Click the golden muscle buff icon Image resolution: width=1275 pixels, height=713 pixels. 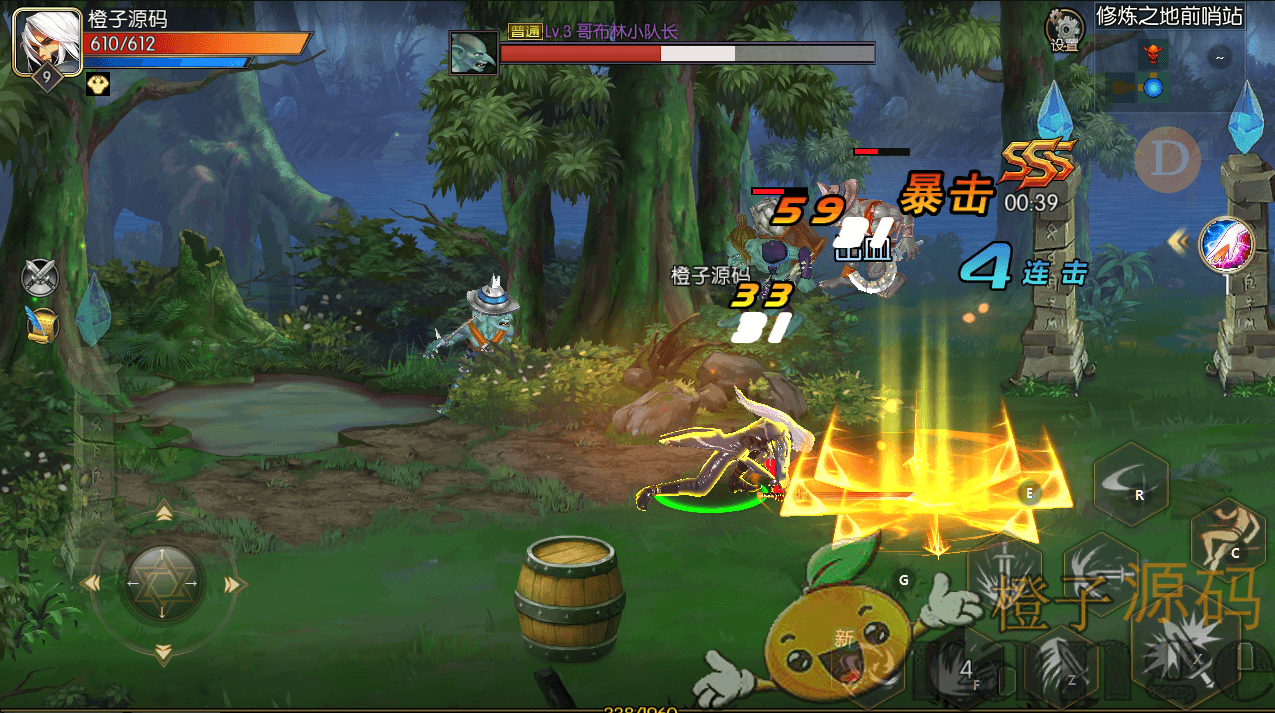point(97,86)
